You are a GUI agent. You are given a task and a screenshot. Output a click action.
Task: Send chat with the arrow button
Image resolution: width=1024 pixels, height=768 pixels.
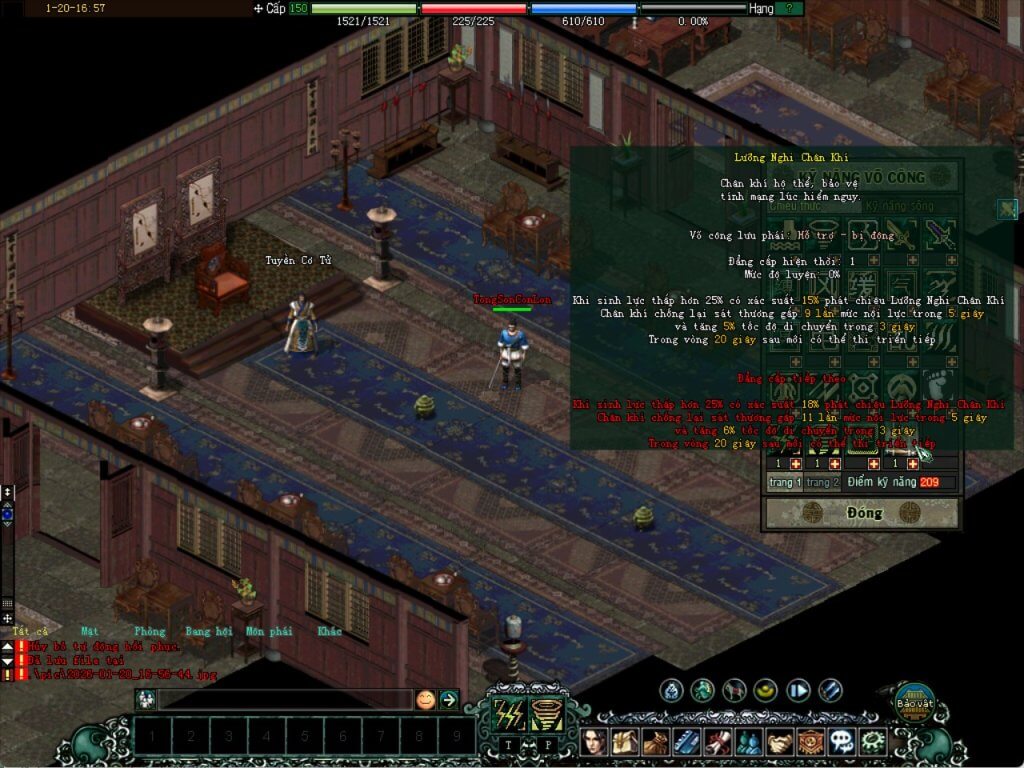449,700
